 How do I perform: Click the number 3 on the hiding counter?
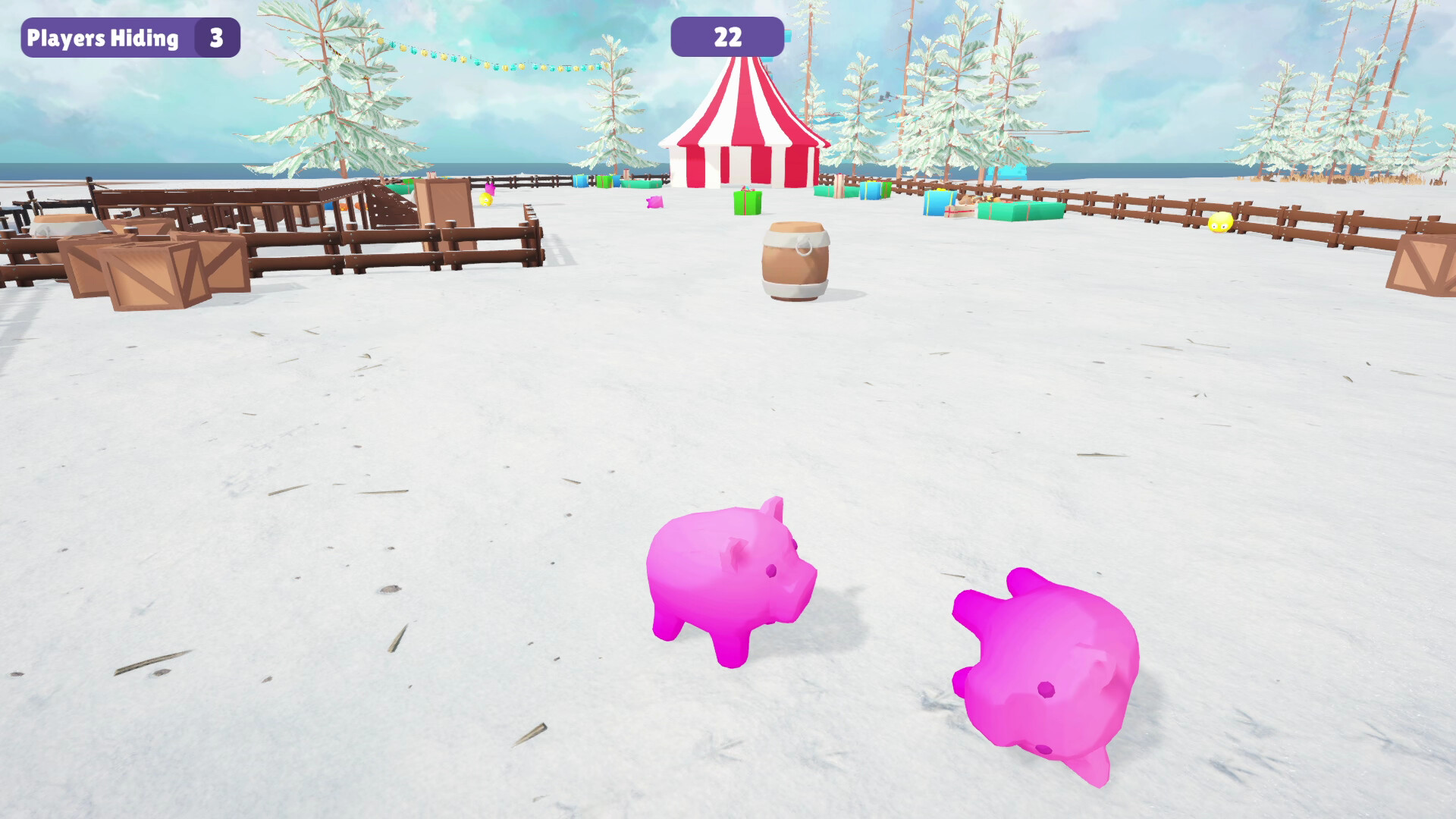[x=215, y=36]
